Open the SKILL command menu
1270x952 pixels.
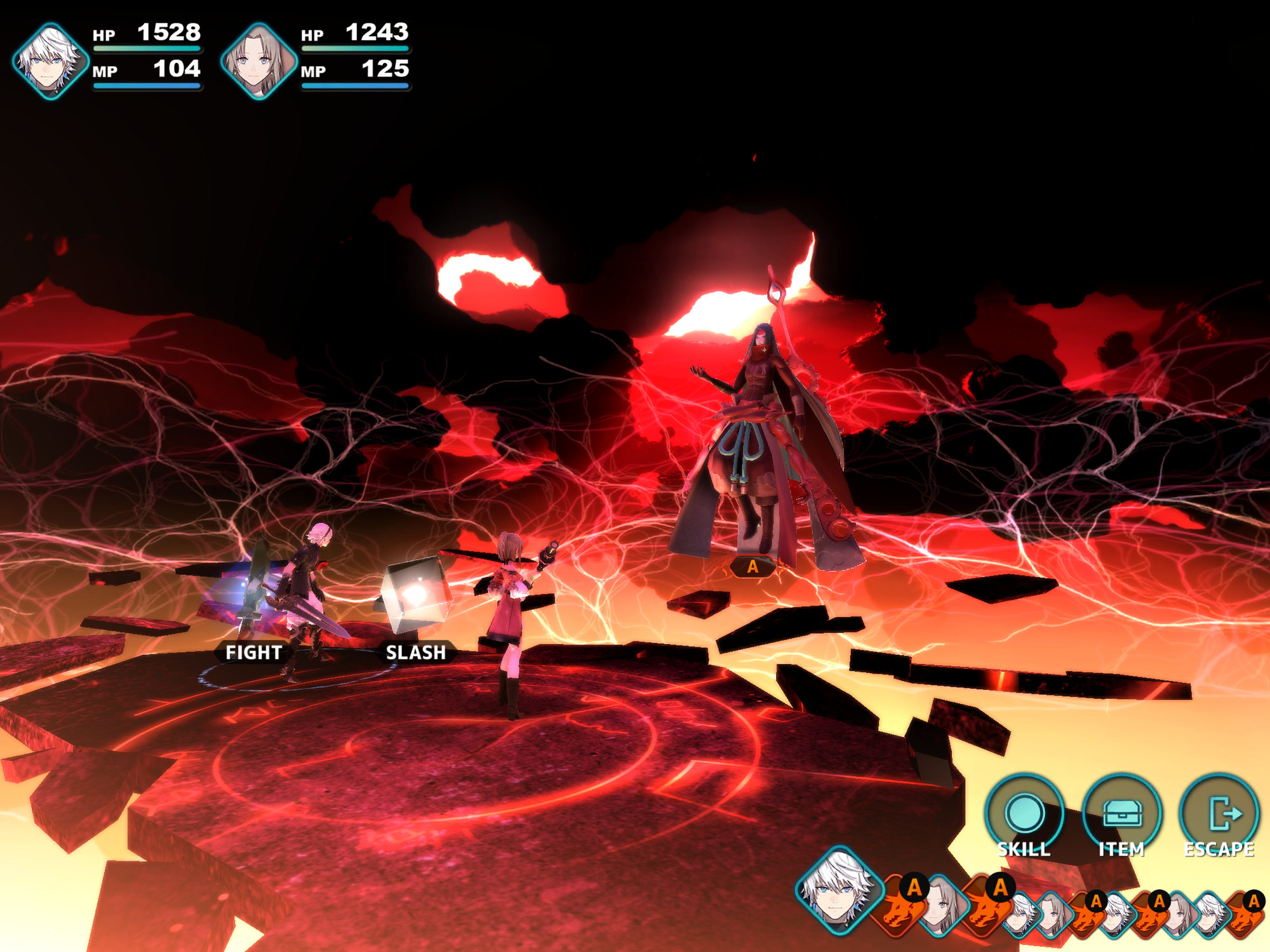pos(1024,816)
